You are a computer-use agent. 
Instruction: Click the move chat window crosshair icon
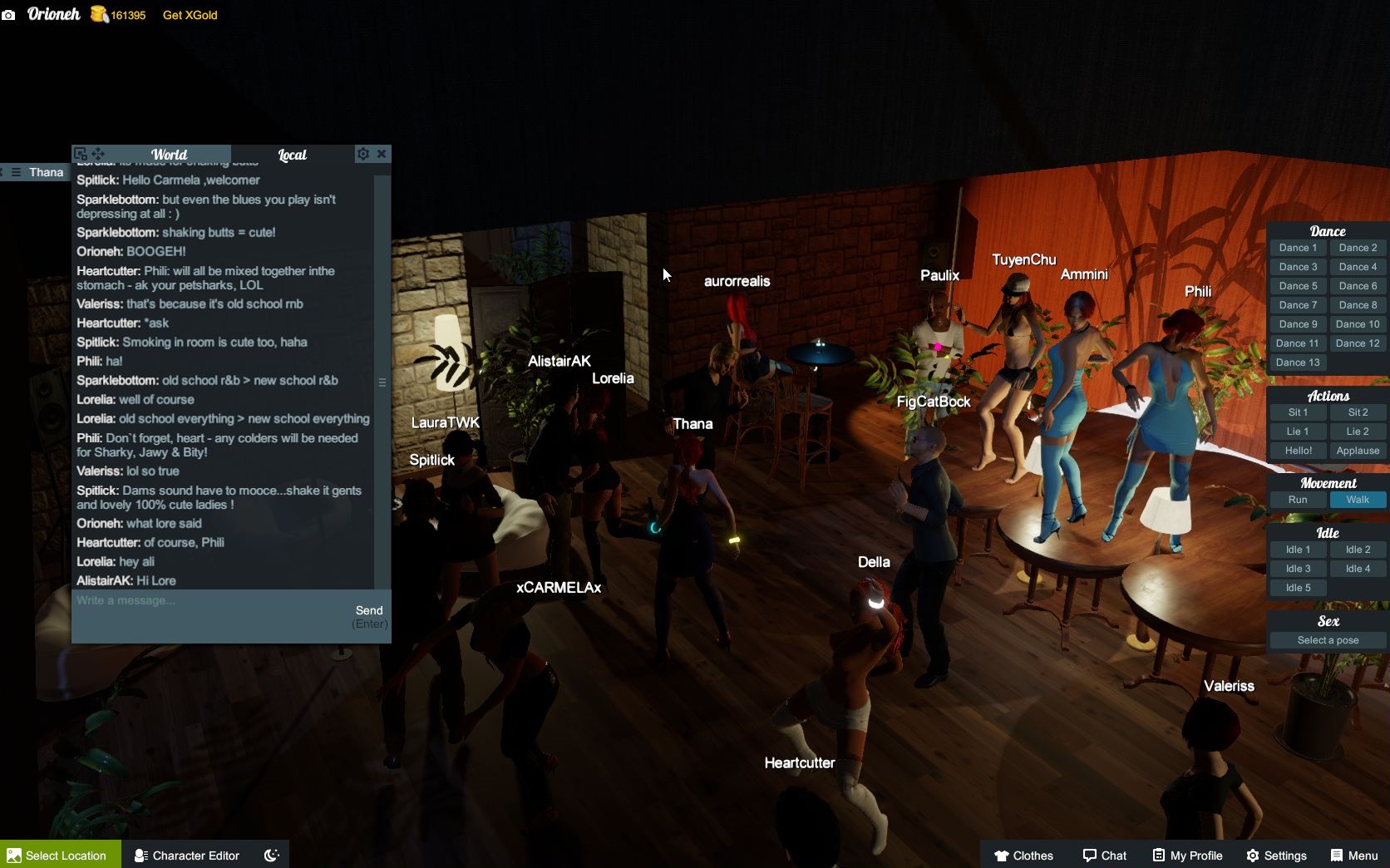(x=98, y=154)
